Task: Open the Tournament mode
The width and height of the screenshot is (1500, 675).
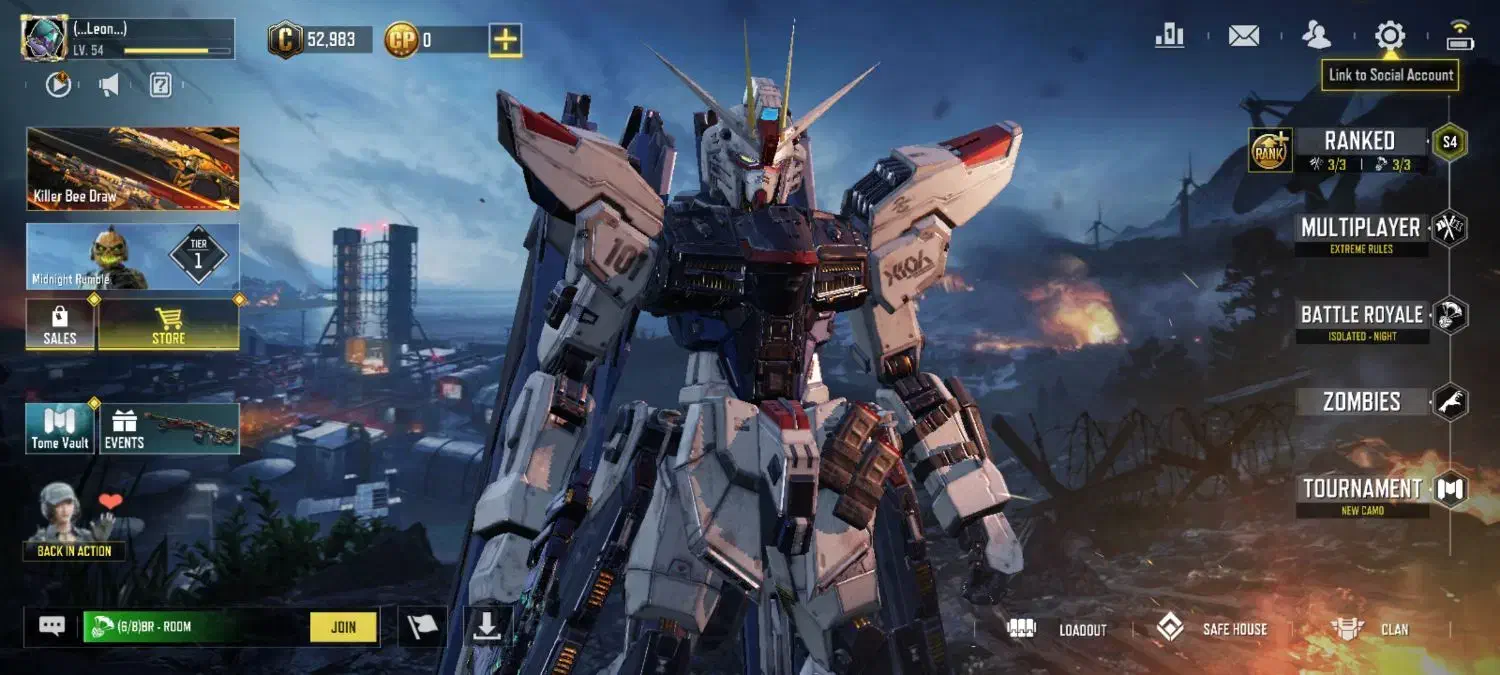Action: (x=1361, y=490)
